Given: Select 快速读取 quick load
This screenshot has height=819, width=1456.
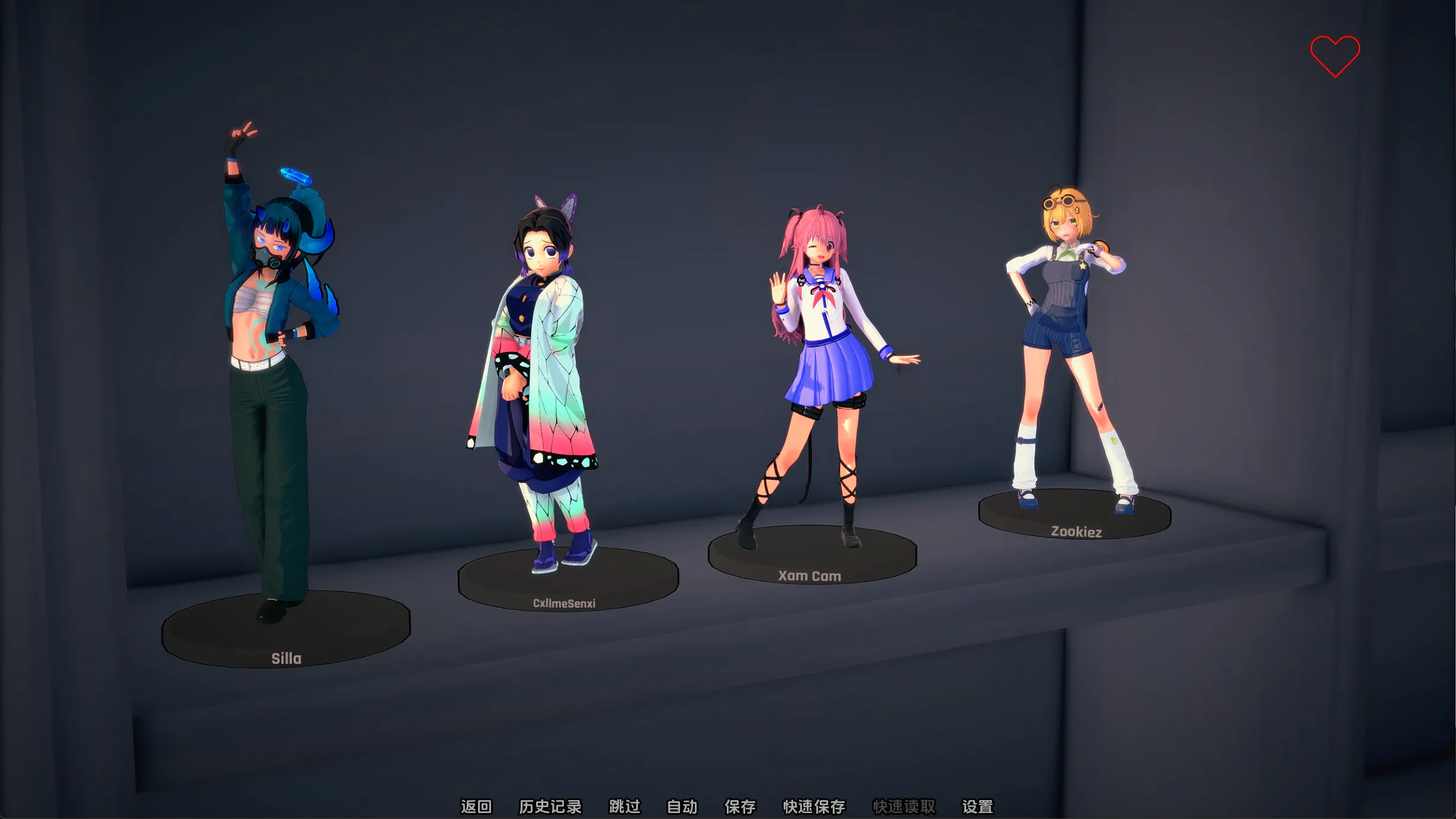Looking at the screenshot, I should pyautogui.click(x=903, y=807).
